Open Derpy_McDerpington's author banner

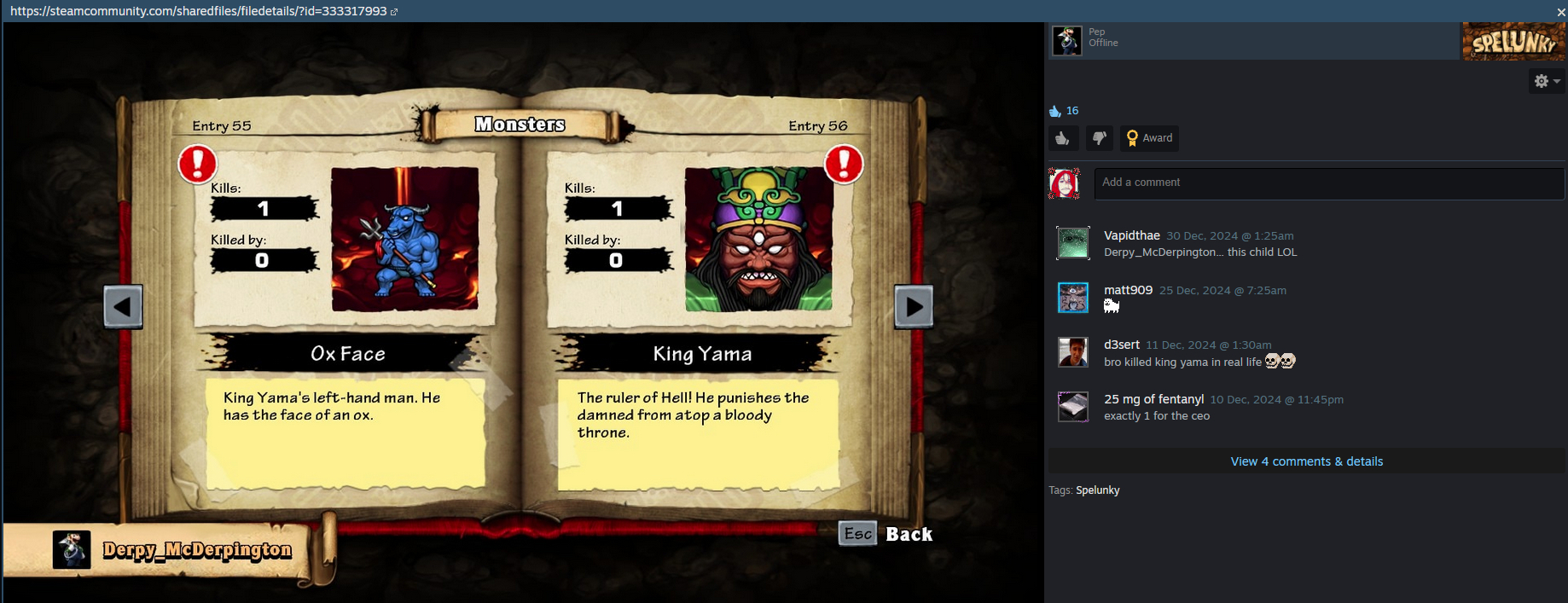(196, 550)
